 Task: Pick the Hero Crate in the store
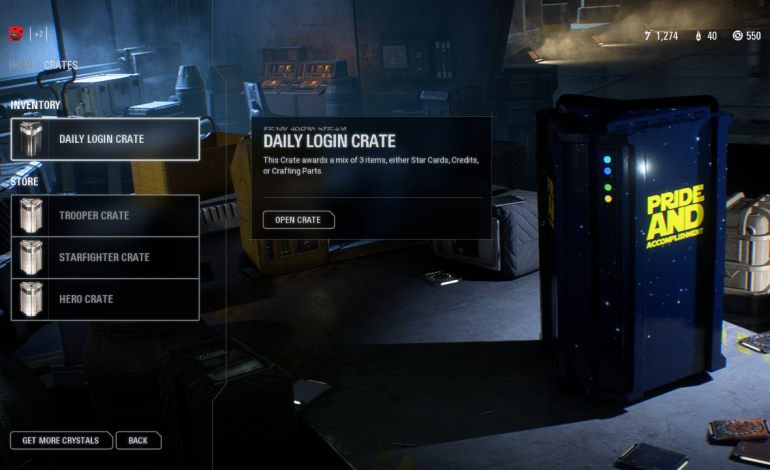pos(105,299)
